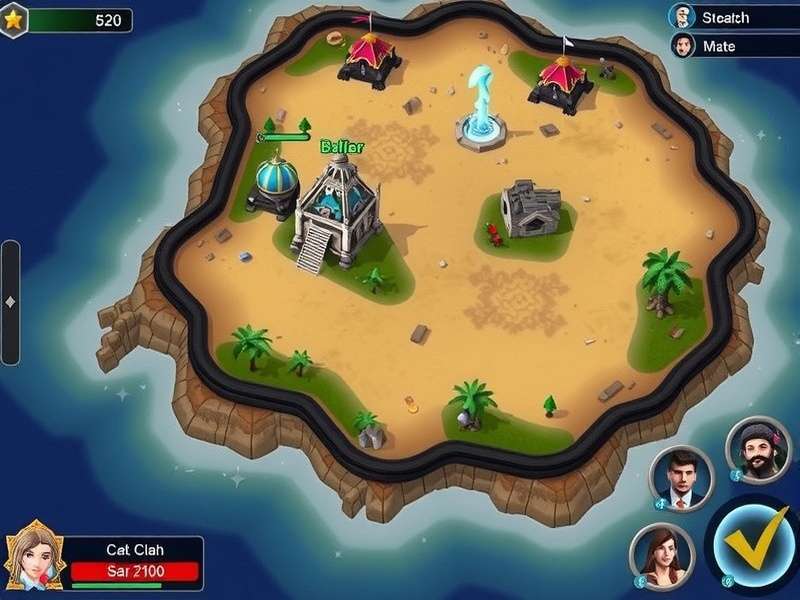
Task: Click the gold star badge icon
Action: click(x=13, y=19)
